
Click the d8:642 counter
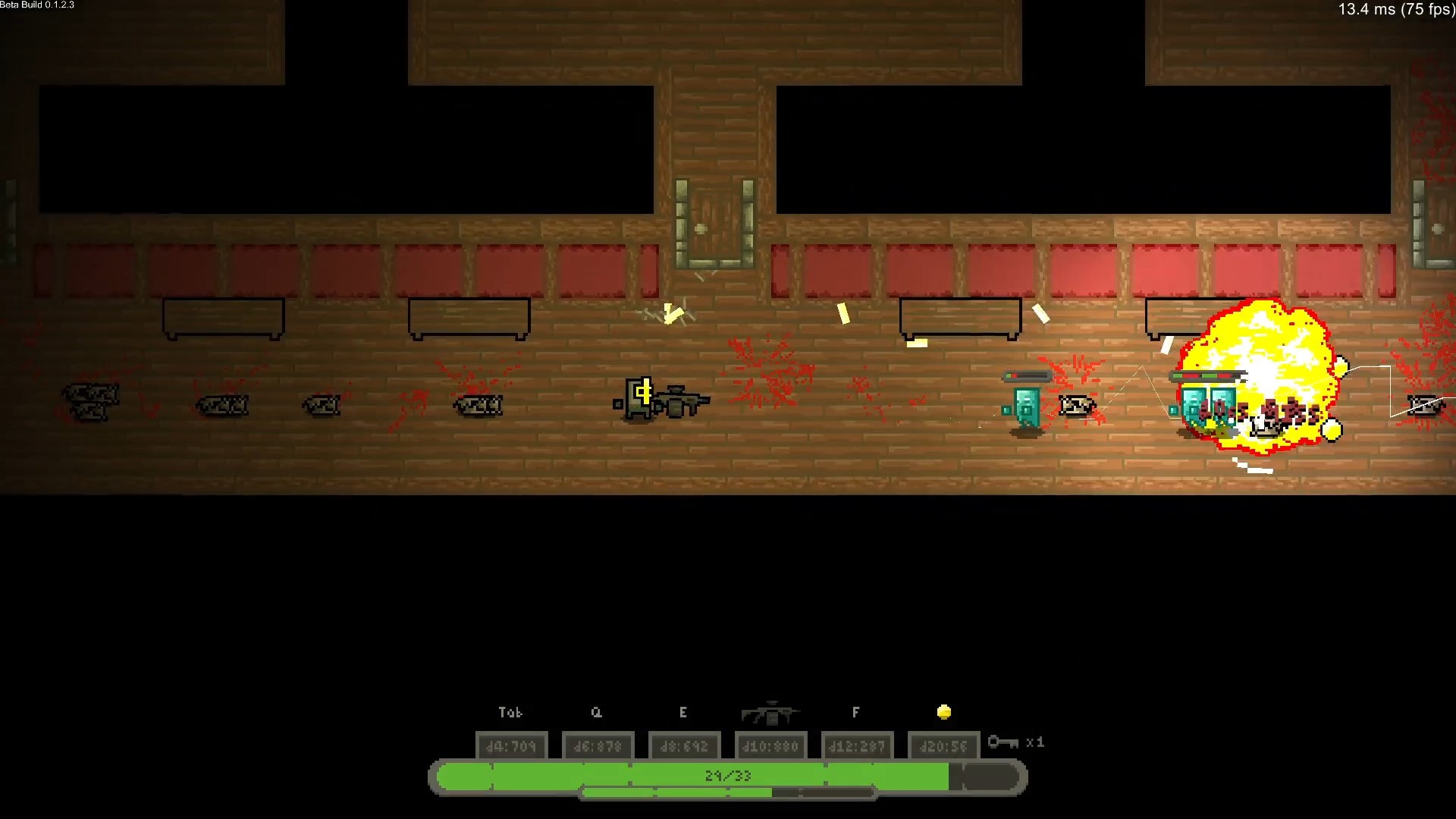[x=684, y=745]
